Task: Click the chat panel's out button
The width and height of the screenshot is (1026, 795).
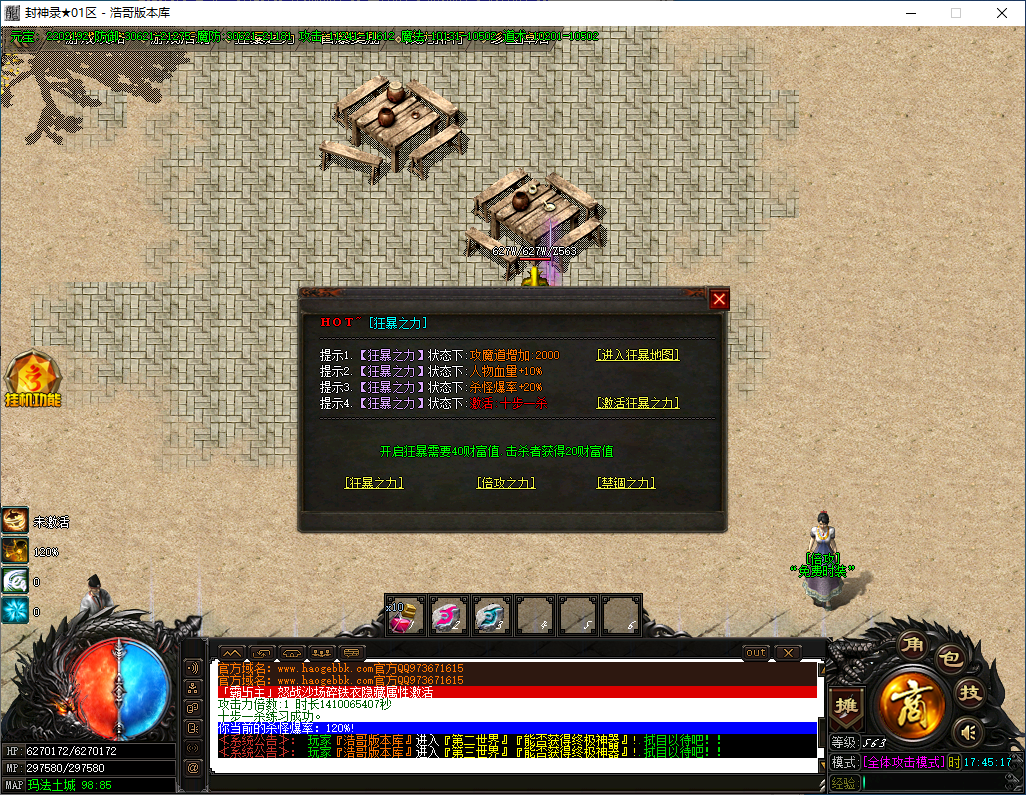Action: [756, 653]
